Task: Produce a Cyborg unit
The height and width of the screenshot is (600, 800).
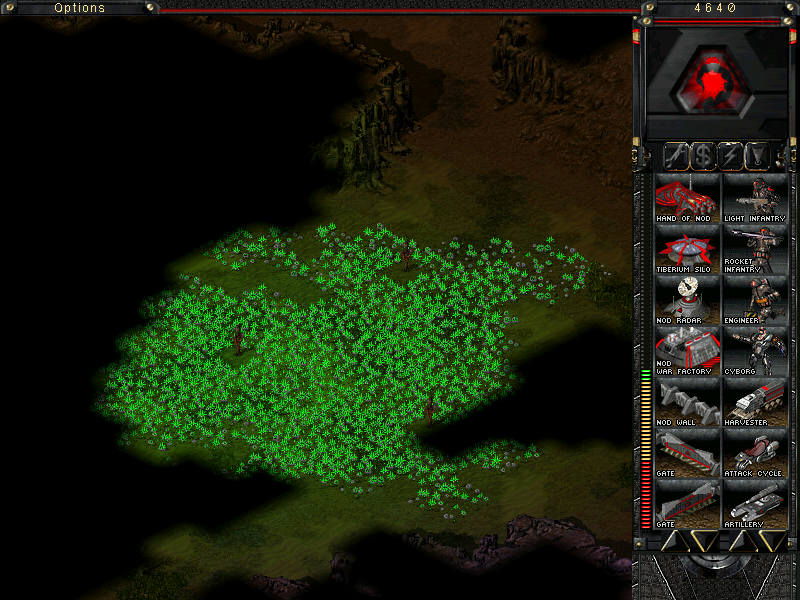Action: (755, 351)
